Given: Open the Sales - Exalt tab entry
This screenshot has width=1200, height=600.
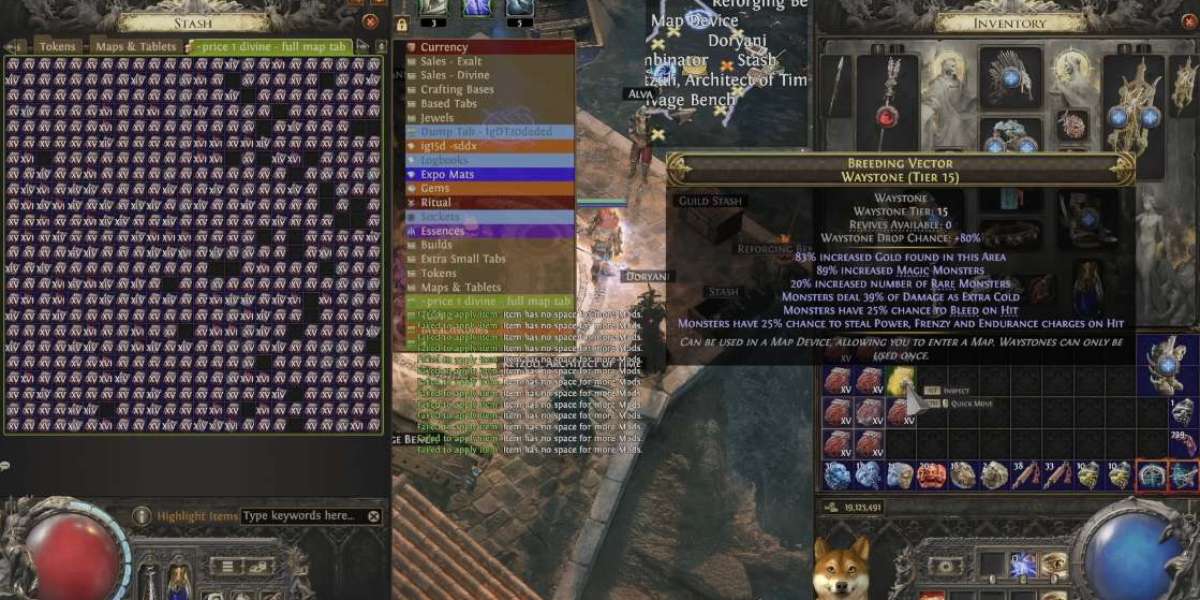Looking at the screenshot, I should pyautogui.click(x=450, y=61).
